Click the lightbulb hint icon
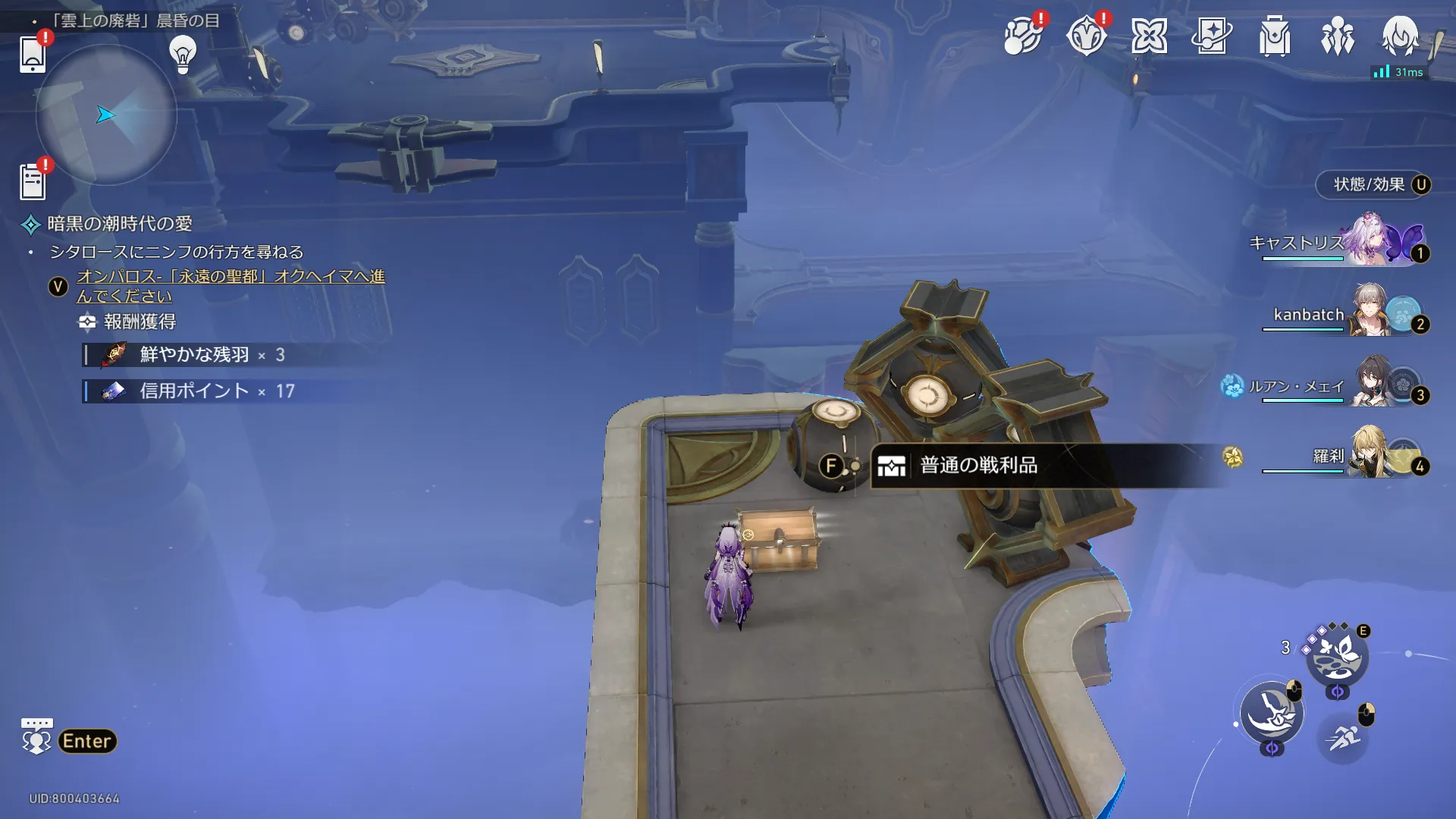This screenshot has width=1456, height=819. tap(183, 54)
